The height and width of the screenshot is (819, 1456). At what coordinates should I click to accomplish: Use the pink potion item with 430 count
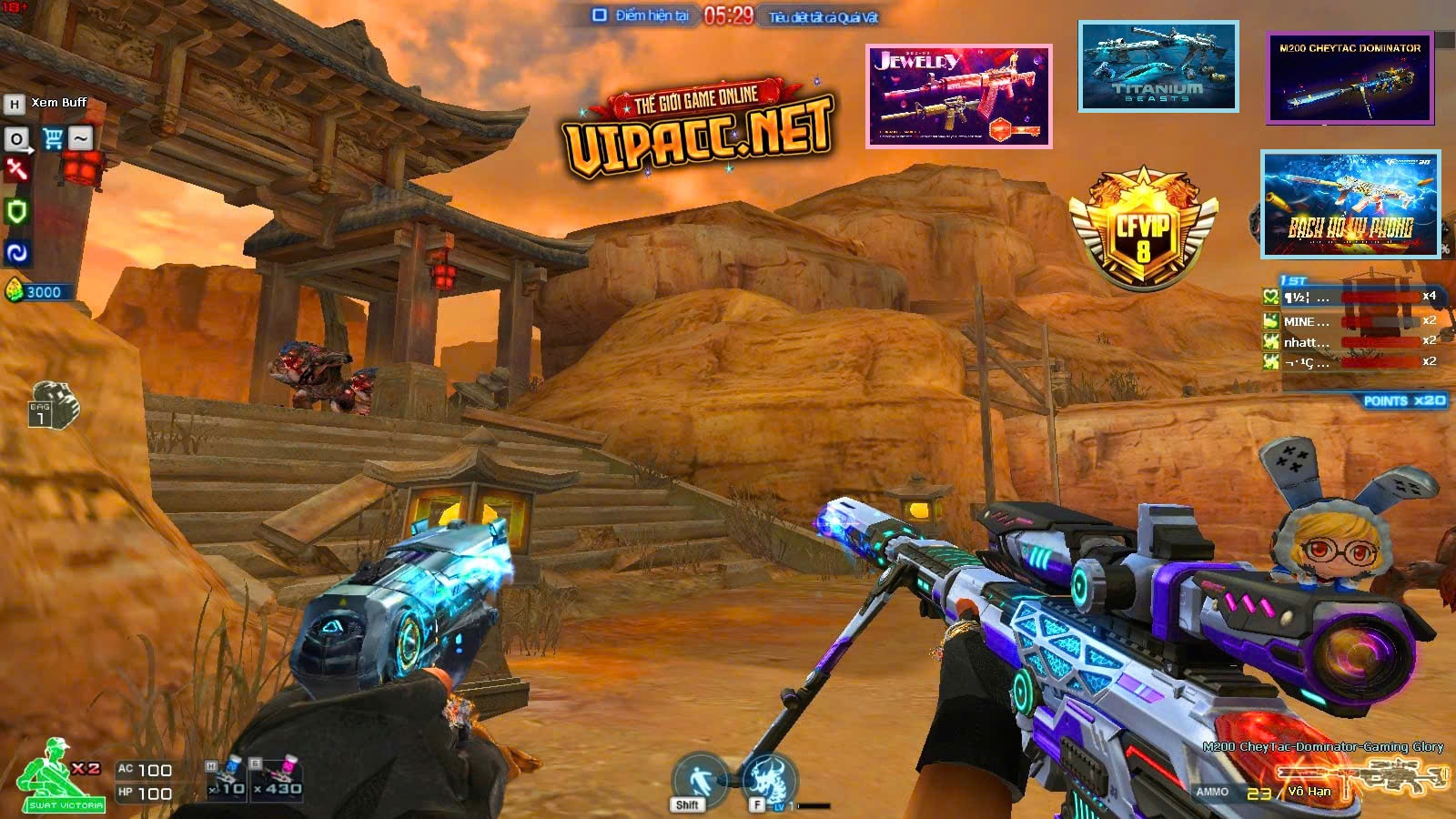pyautogui.click(x=278, y=778)
